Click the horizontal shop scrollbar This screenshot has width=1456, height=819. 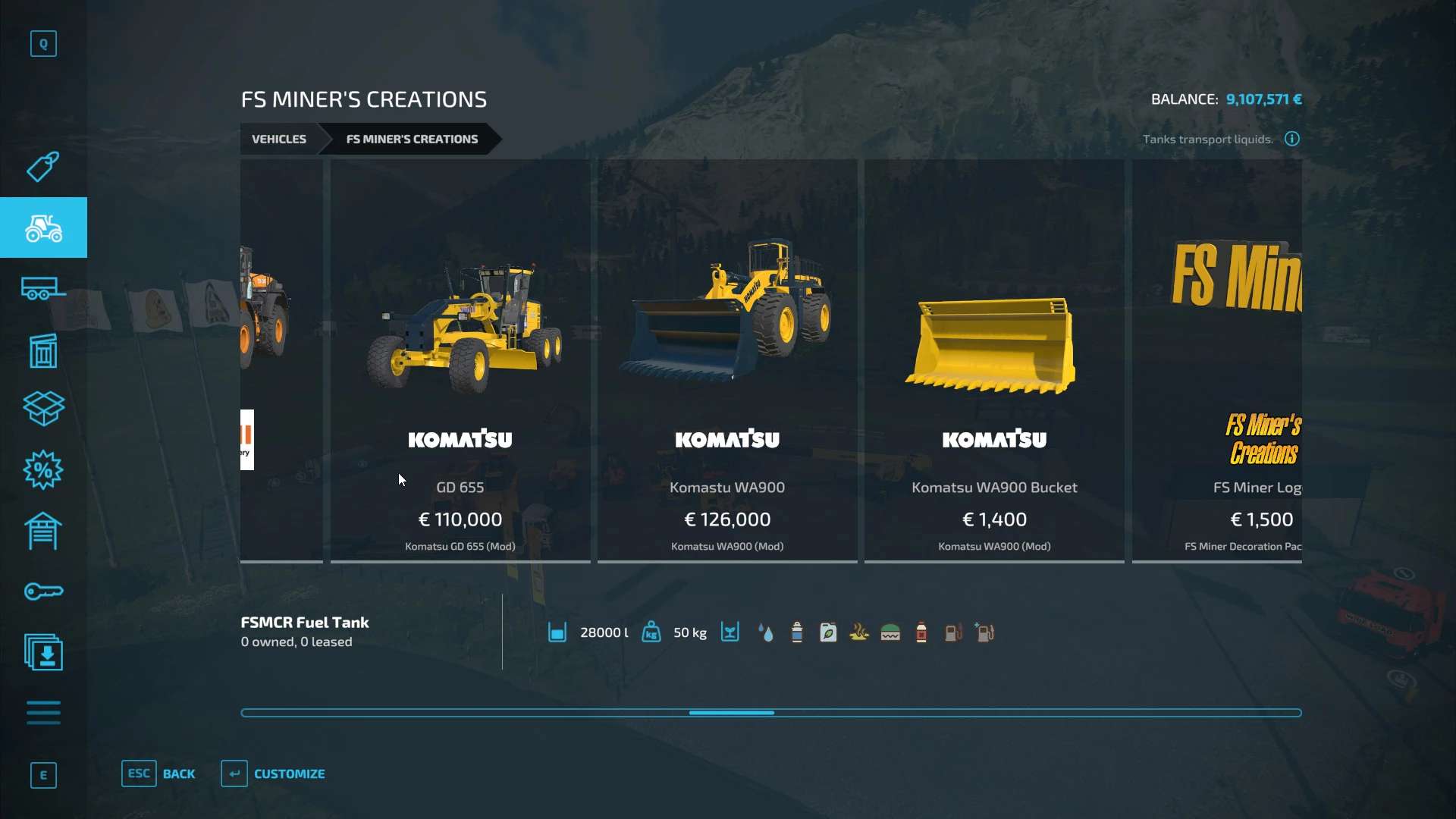(730, 713)
